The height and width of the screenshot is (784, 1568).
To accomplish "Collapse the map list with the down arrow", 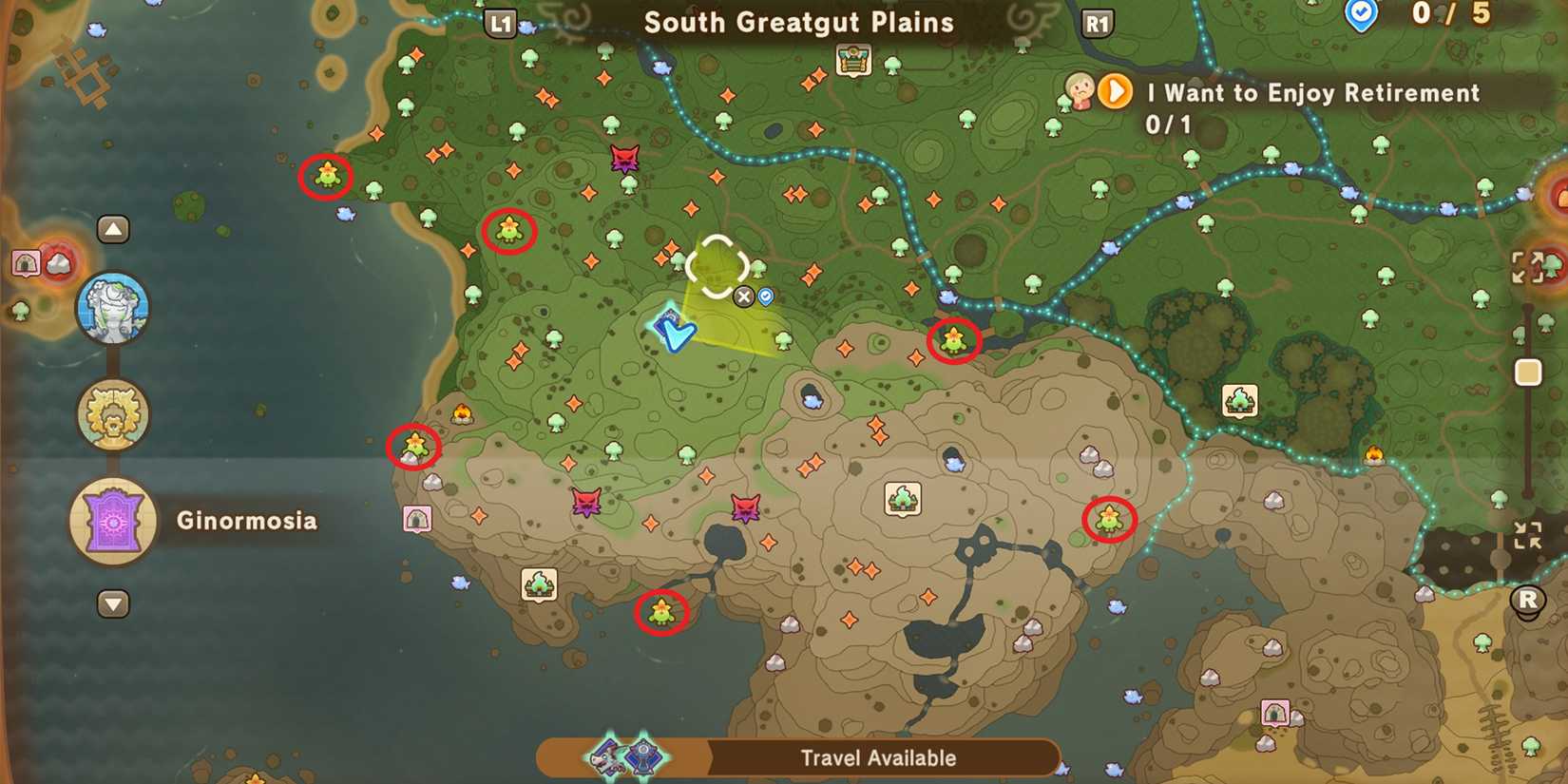I will 113,604.
